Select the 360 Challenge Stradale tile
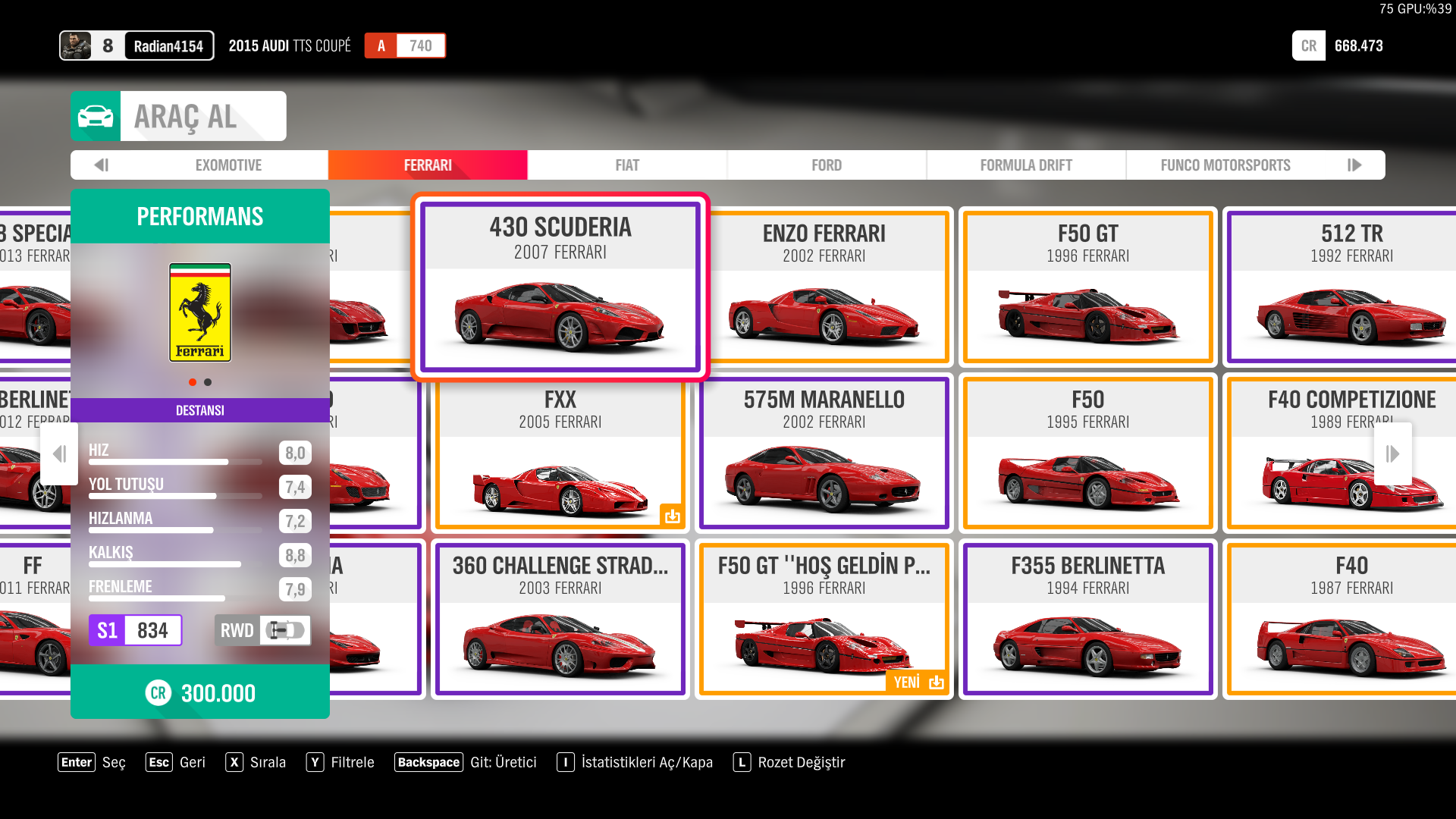Screen dimensions: 1456x819 point(560,619)
